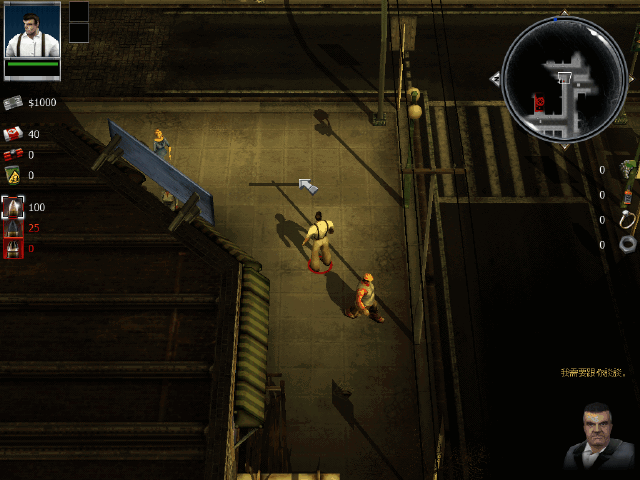Viewport: 640px width, 480px height.
Task: Click the minimap's bottom arrow
Action: coord(564,146)
